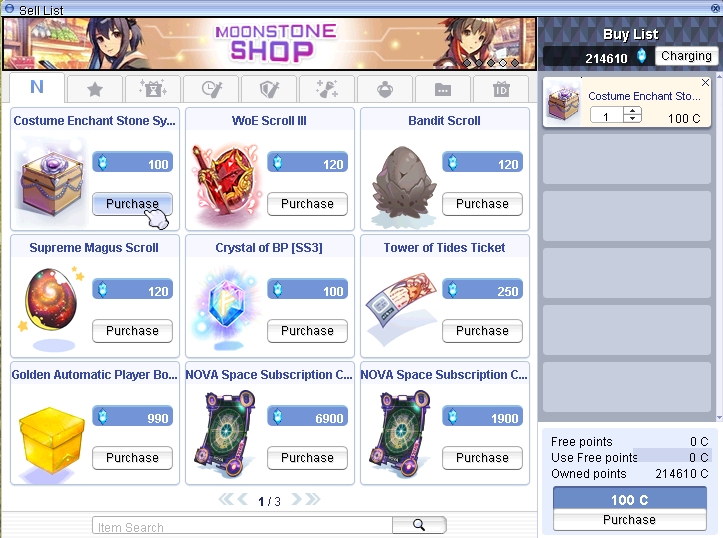Buy the Crystal of BP [SS3]
The height and width of the screenshot is (538, 723).
coord(307,331)
